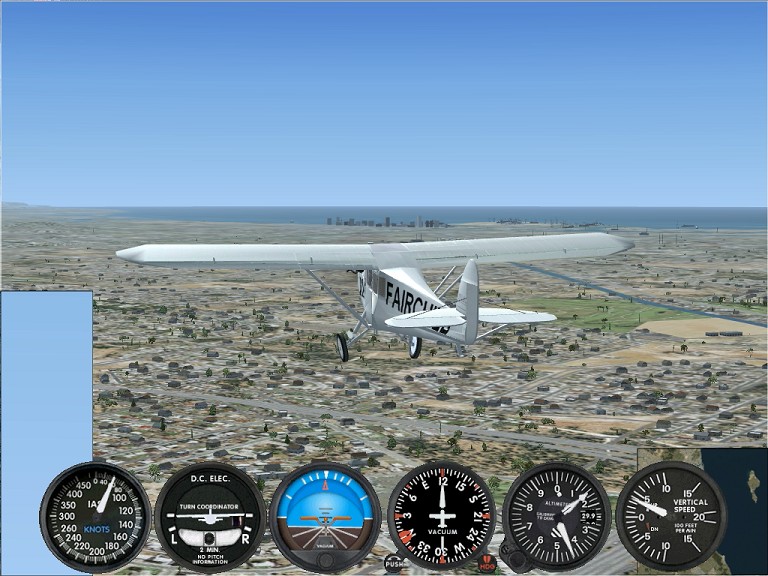Screen dimensions: 768x576
Task: Click the red HDG bug knob
Action: 487,563
